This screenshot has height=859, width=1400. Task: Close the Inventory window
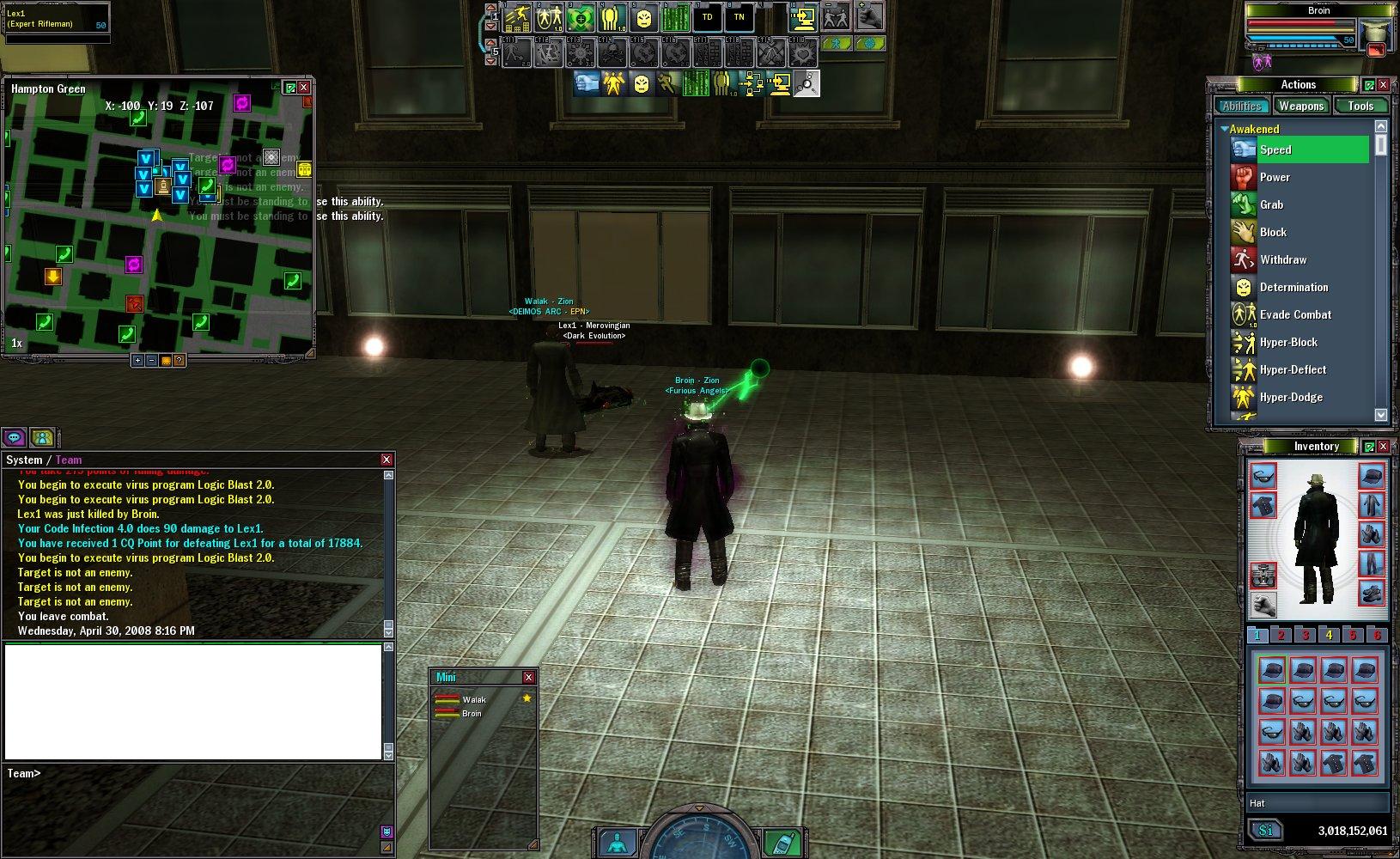point(1383,446)
